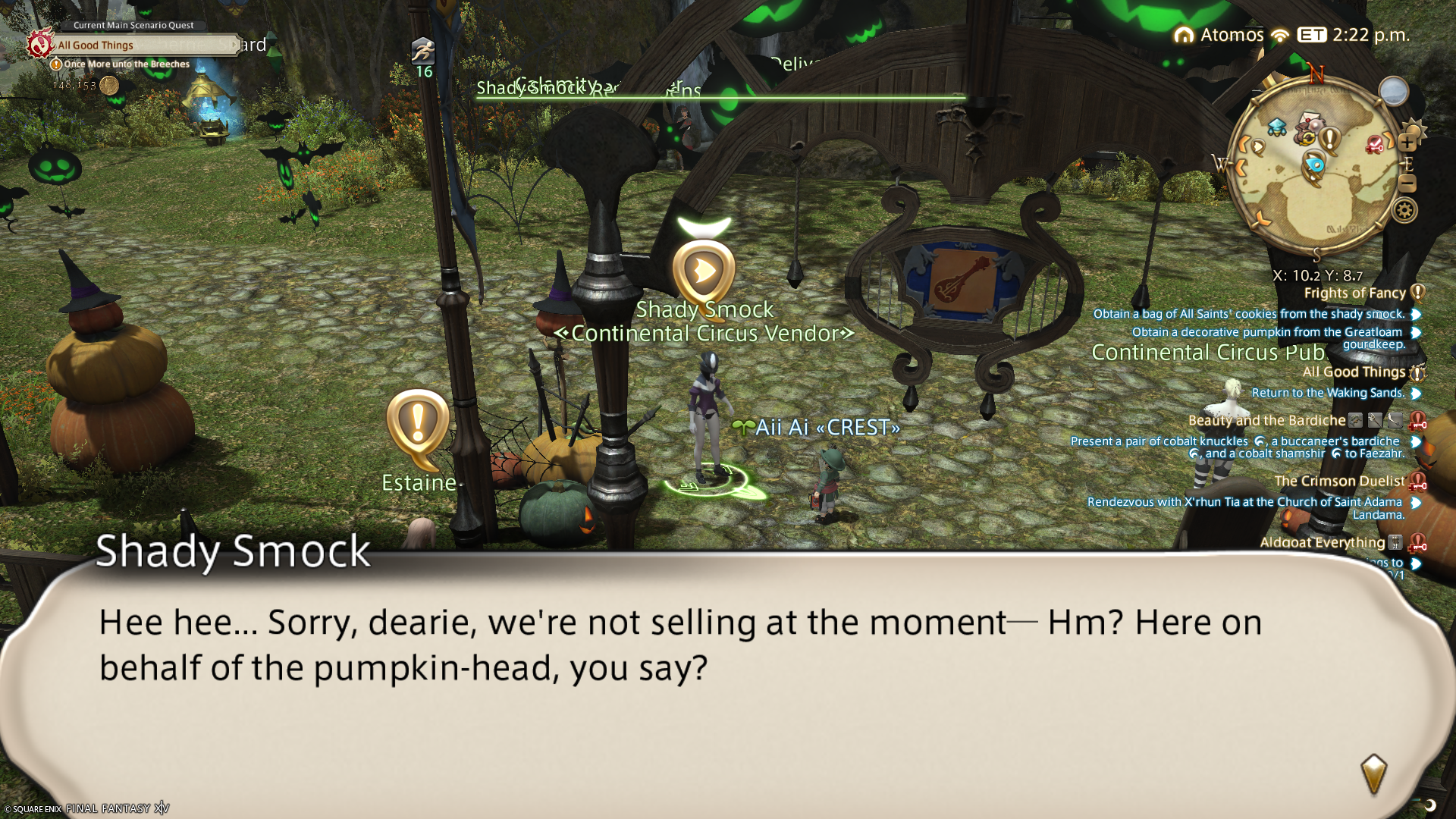Image resolution: width=1456 pixels, height=819 pixels.
Task: Click the sprint status icon
Action: coord(423,52)
